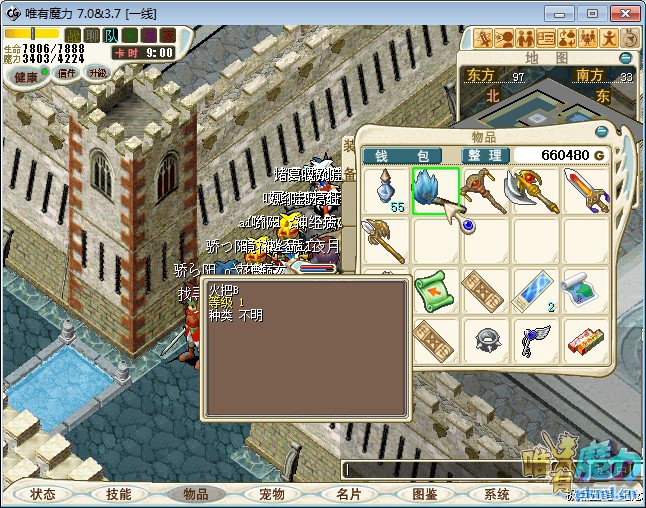Toggle the 队 team chat button
This screenshot has width=646, height=508.
(111, 36)
